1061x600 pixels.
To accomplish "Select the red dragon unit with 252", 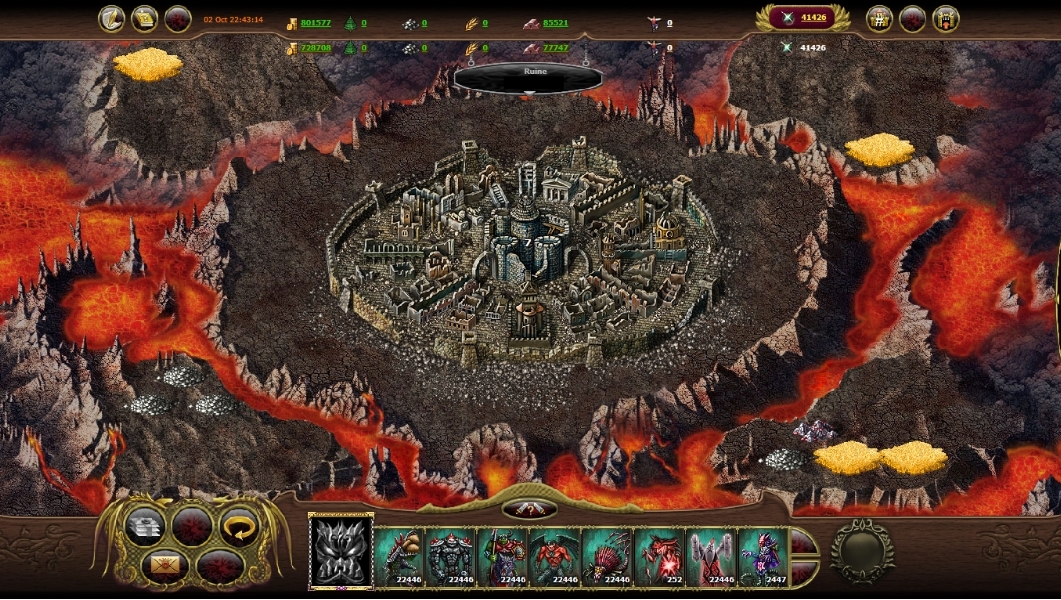I will click(x=660, y=556).
